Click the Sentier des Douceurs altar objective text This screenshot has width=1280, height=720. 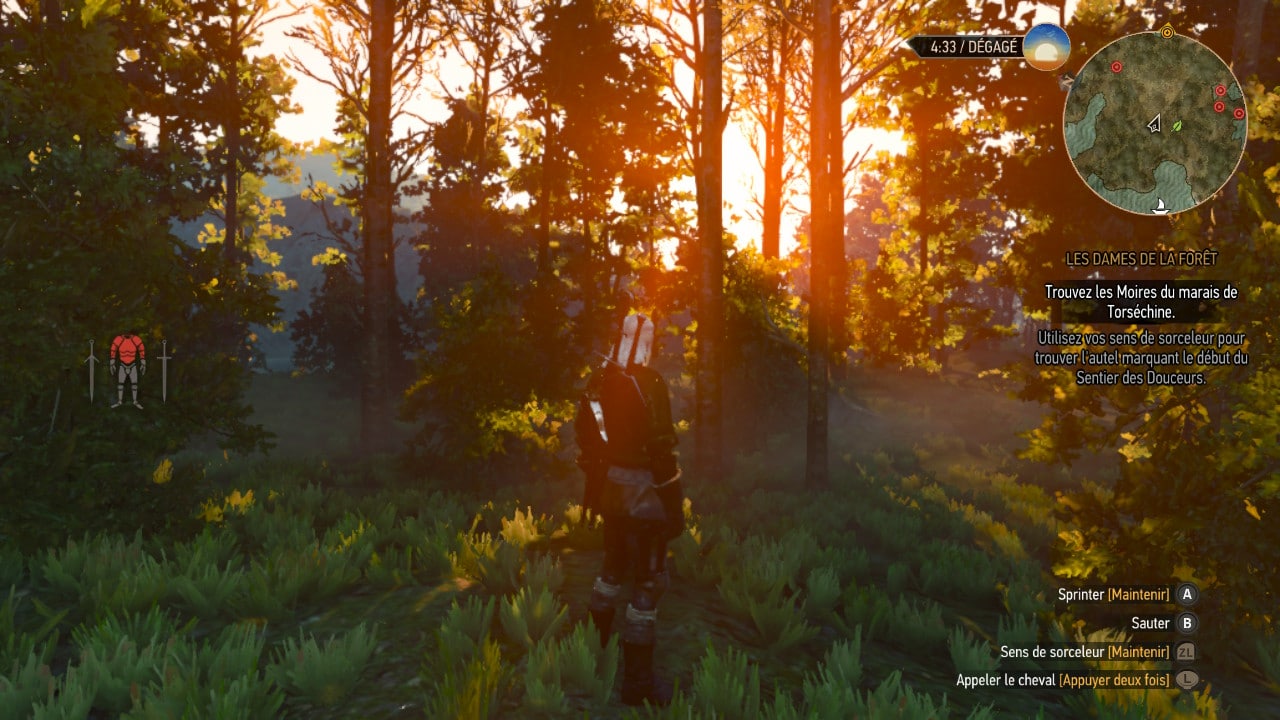pyautogui.click(x=1141, y=358)
